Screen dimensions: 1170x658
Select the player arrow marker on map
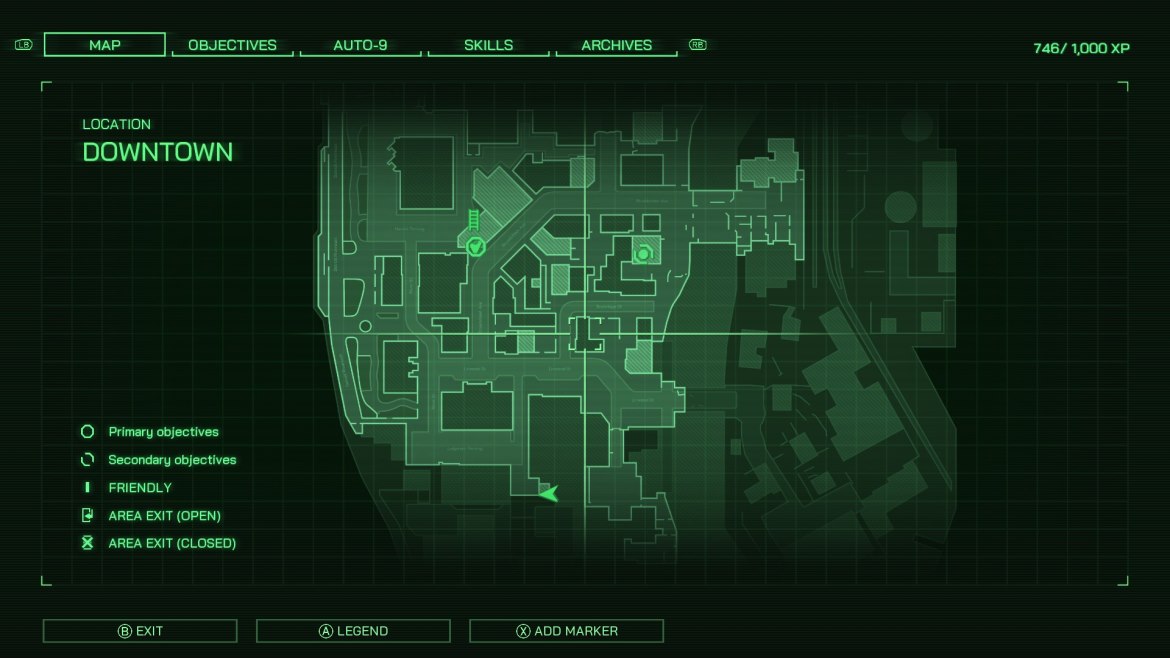[x=548, y=492]
